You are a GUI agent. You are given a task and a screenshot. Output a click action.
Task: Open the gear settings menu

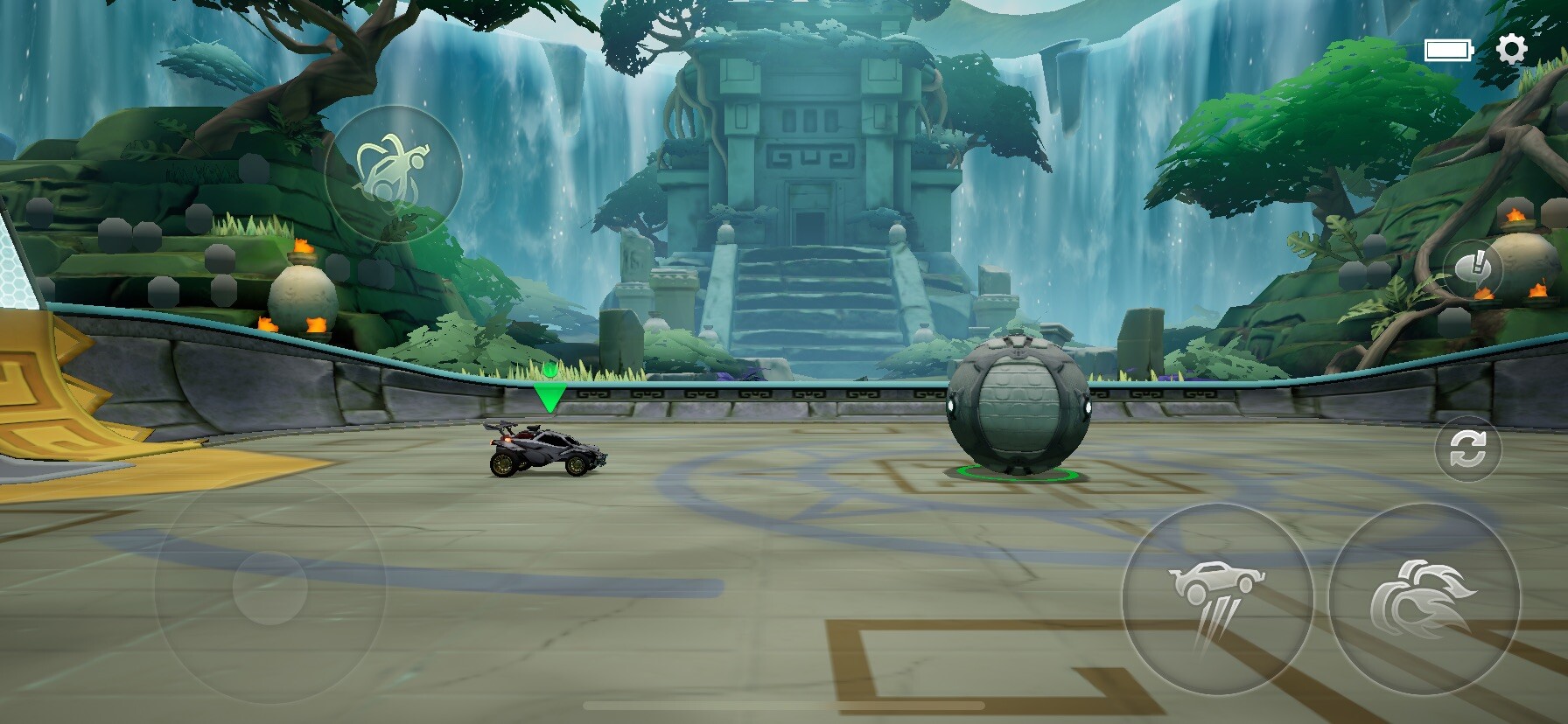[x=1511, y=49]
